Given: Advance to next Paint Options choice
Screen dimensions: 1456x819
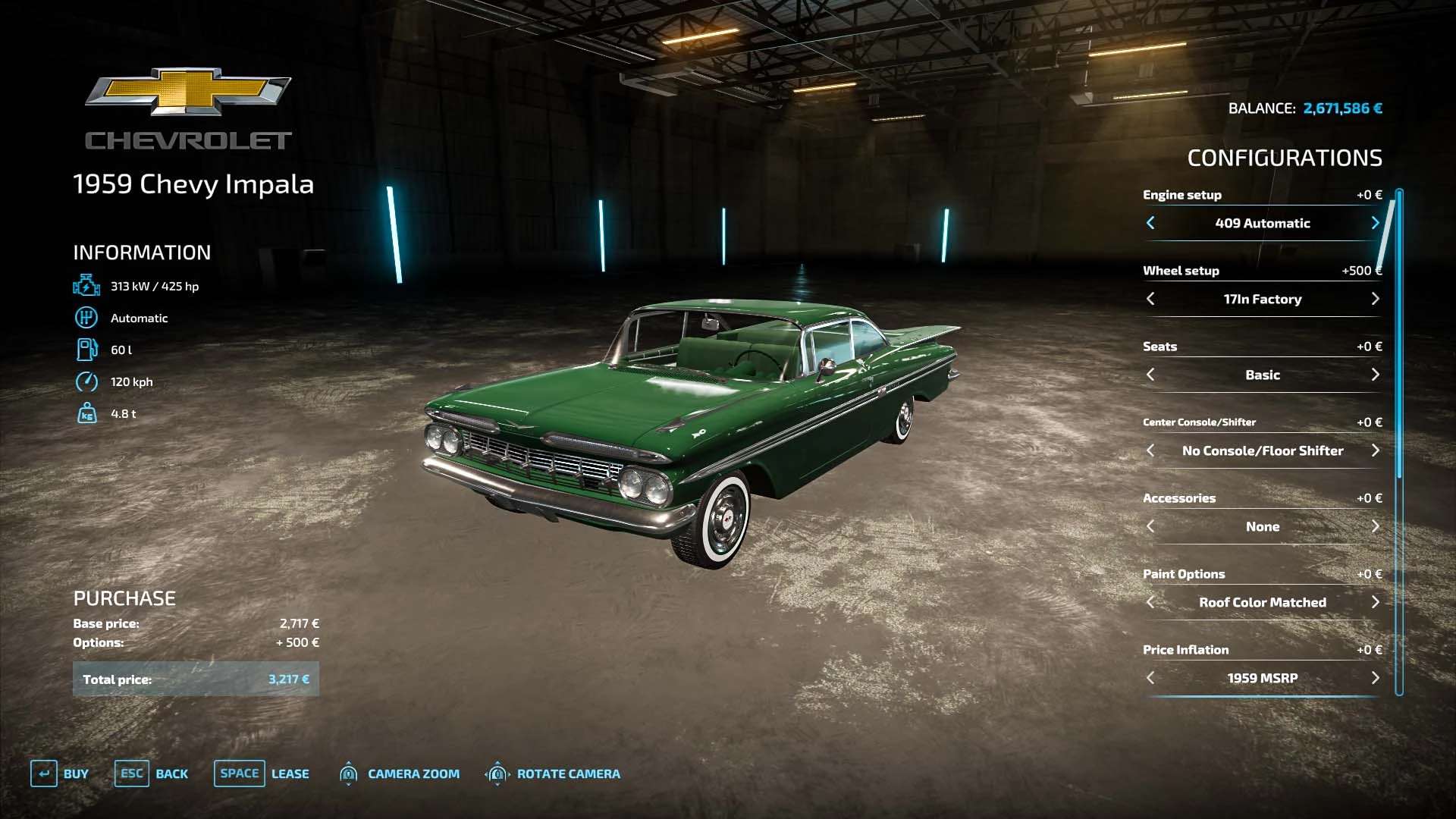Looking at the screenshot, I should click(x=1375, y=602).
